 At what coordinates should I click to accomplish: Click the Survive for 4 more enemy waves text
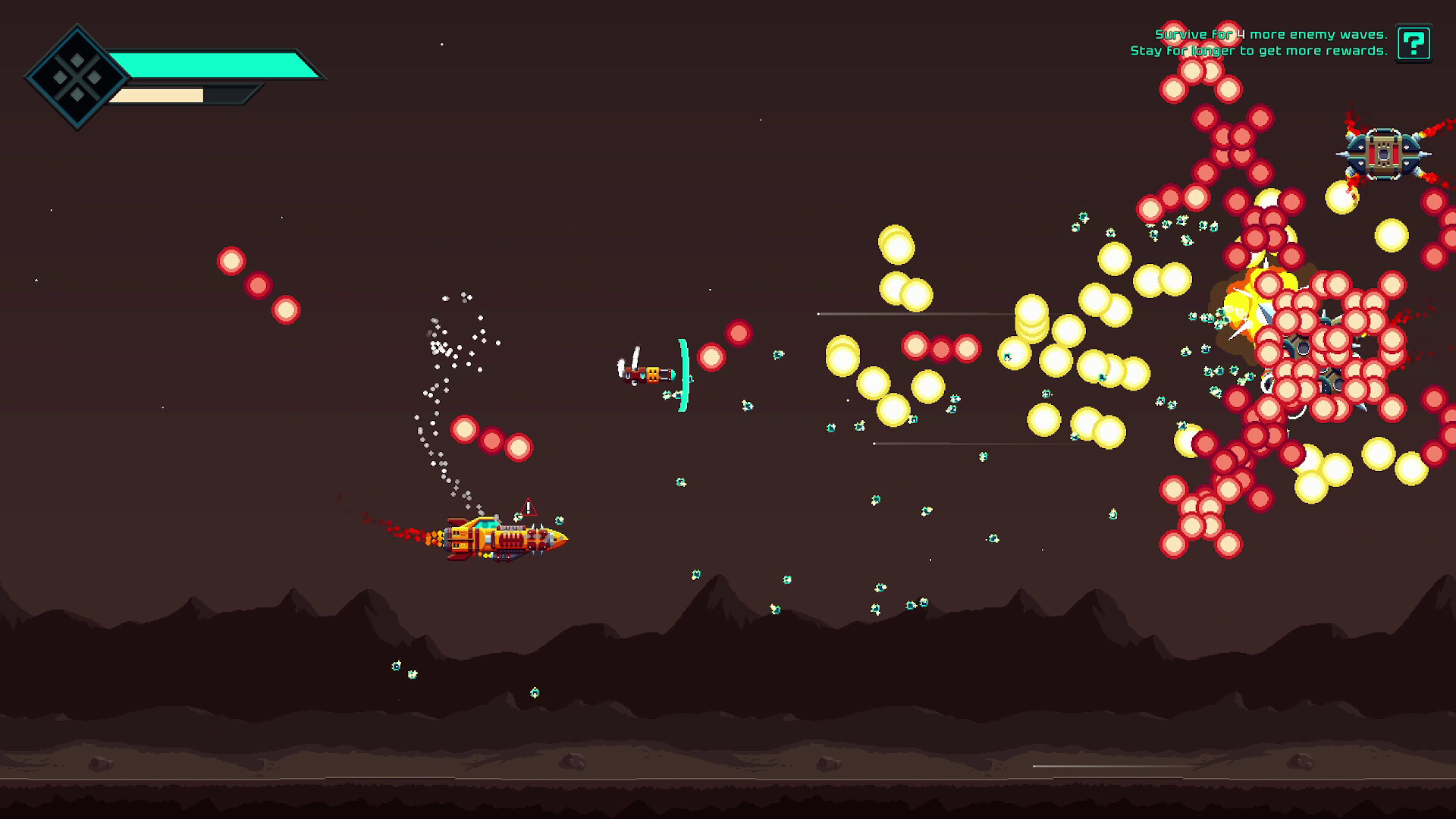pyautogui.click(x=1270, y=34)
